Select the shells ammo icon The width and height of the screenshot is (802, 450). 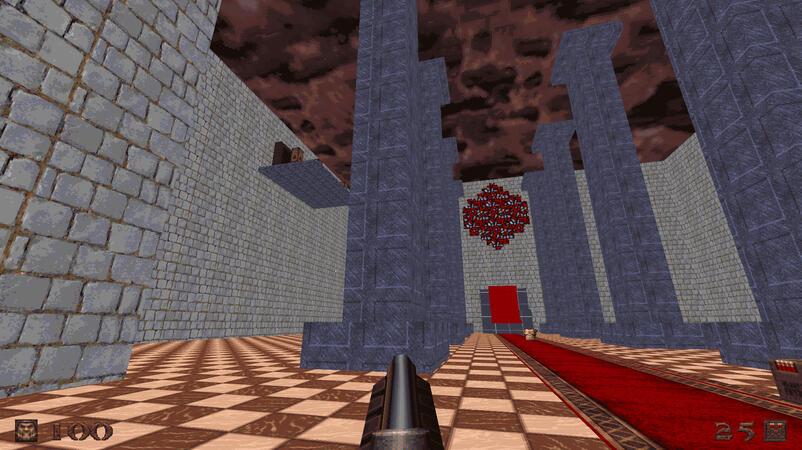click(x=775, y=431)
